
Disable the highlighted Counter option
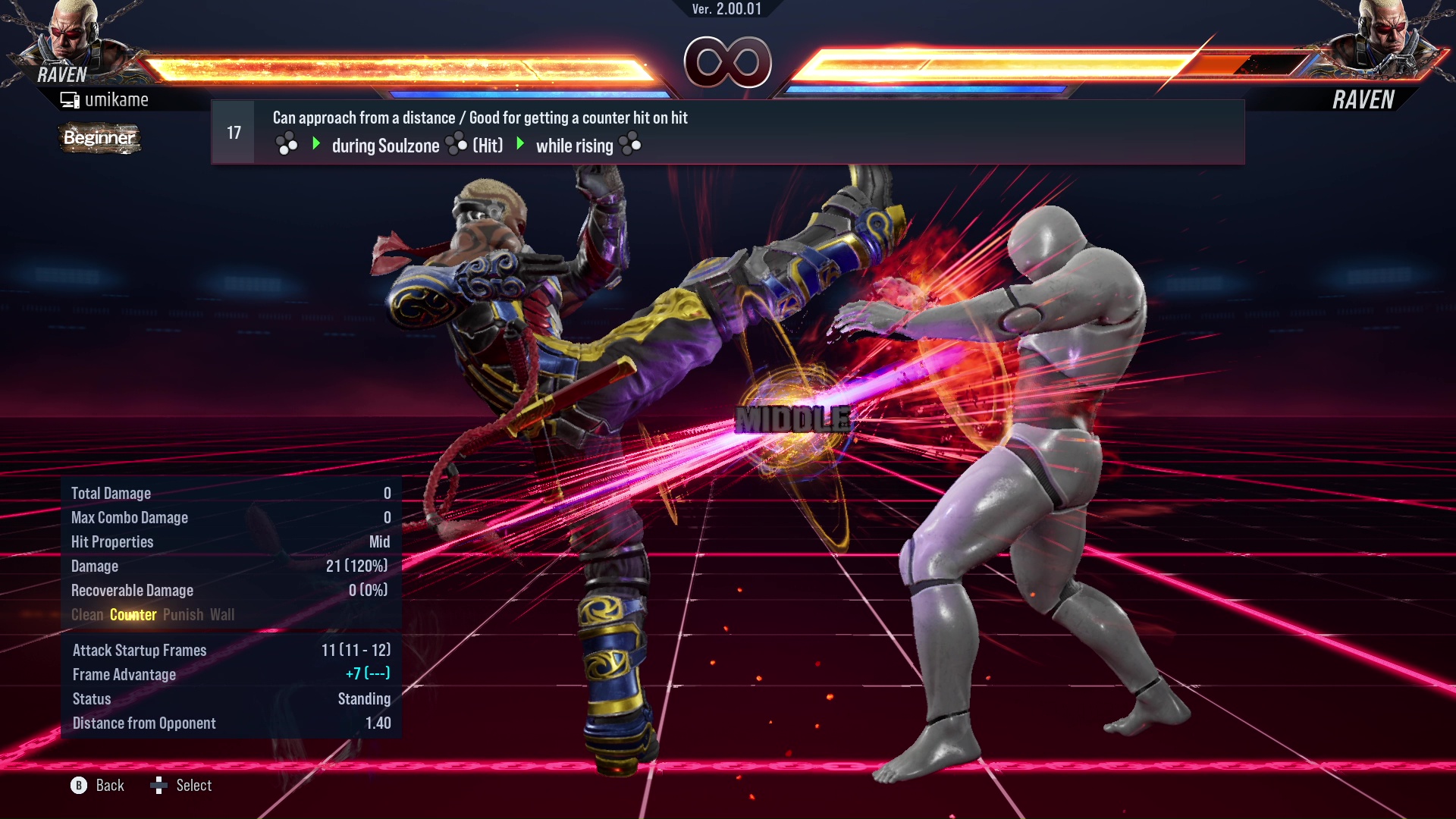point(133,614)
